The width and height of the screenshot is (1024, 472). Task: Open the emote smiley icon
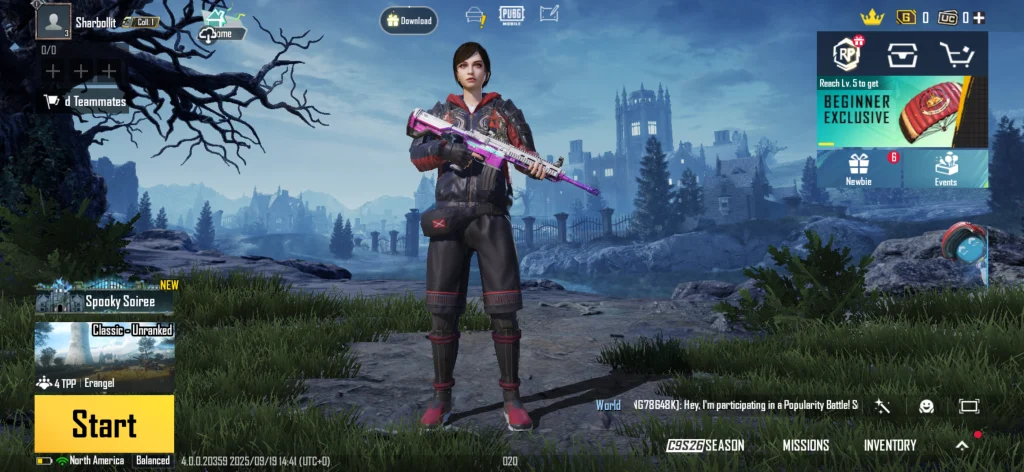[x=926, y=406]
